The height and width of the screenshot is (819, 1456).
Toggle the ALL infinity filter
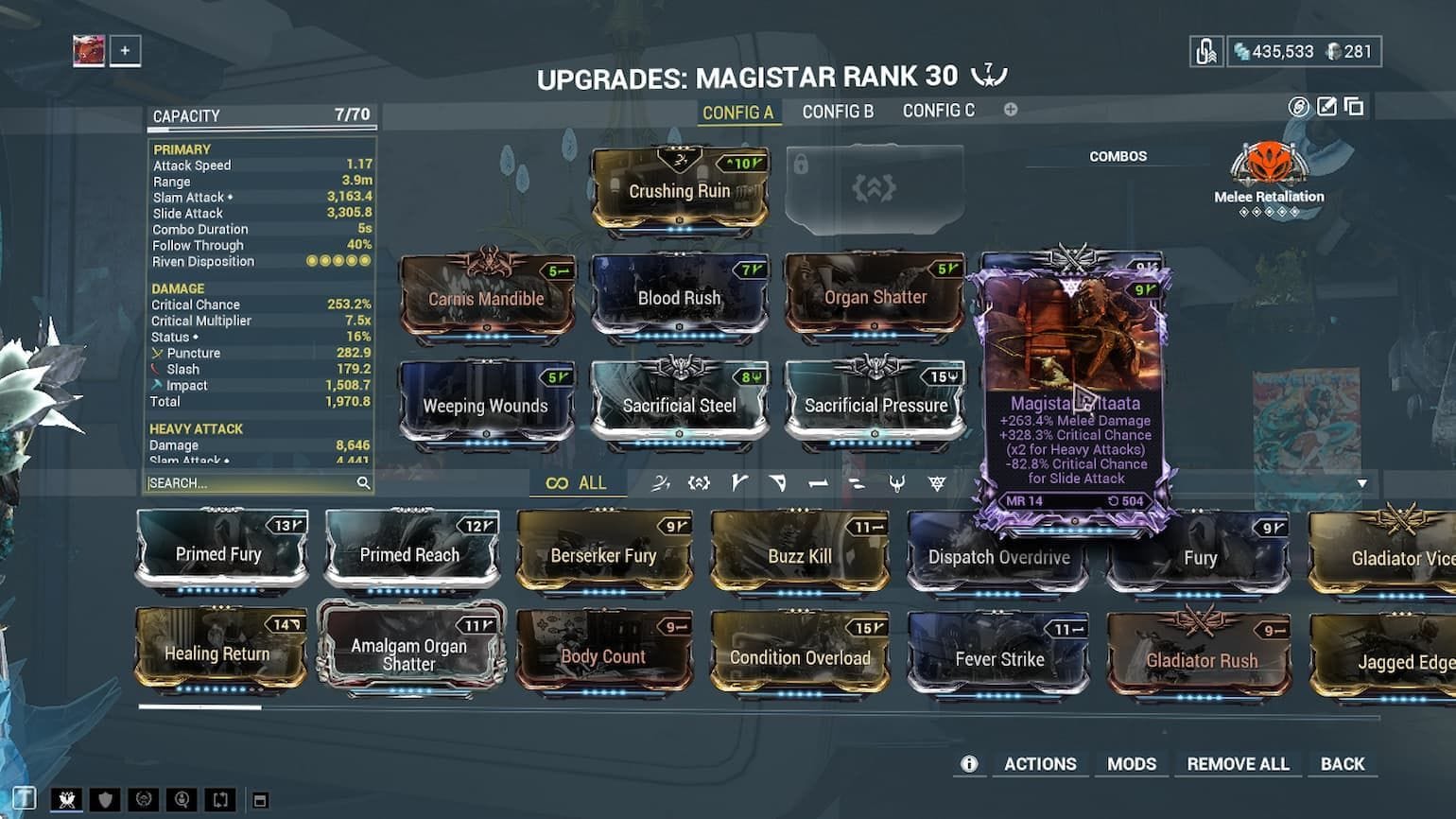click(x=575, y=482)
